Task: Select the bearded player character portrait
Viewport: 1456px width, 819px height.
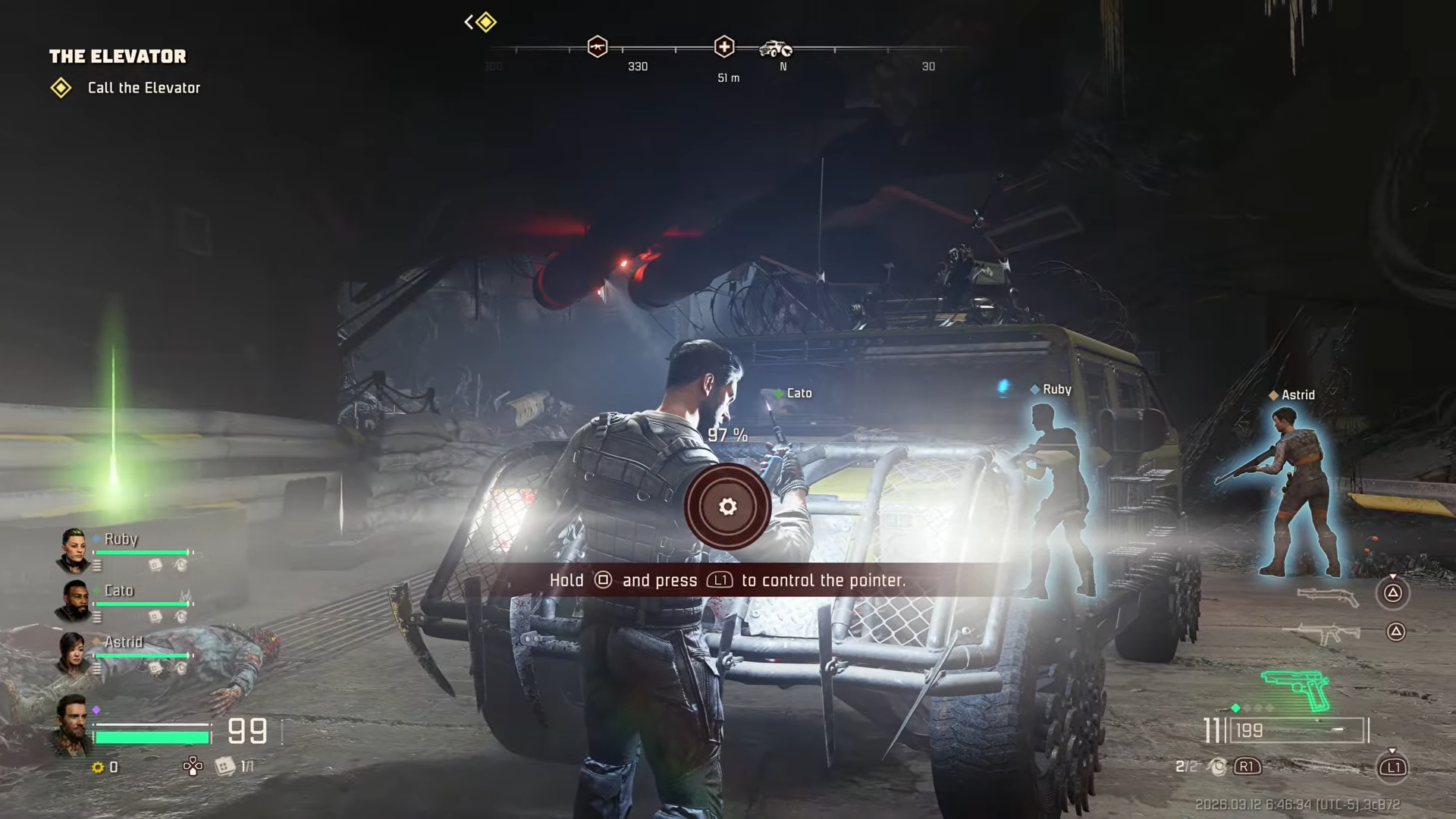Action: (x=73, y=724)
